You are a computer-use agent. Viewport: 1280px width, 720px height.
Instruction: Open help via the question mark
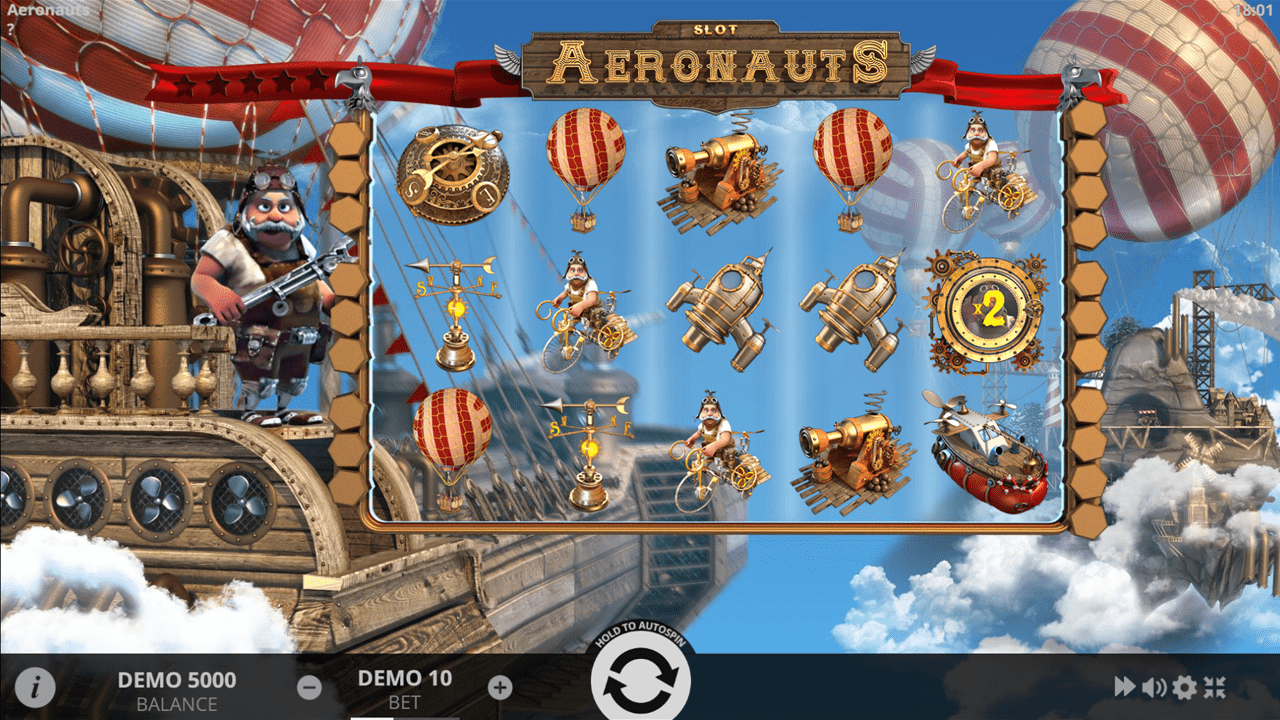click(x=10, y=27)
